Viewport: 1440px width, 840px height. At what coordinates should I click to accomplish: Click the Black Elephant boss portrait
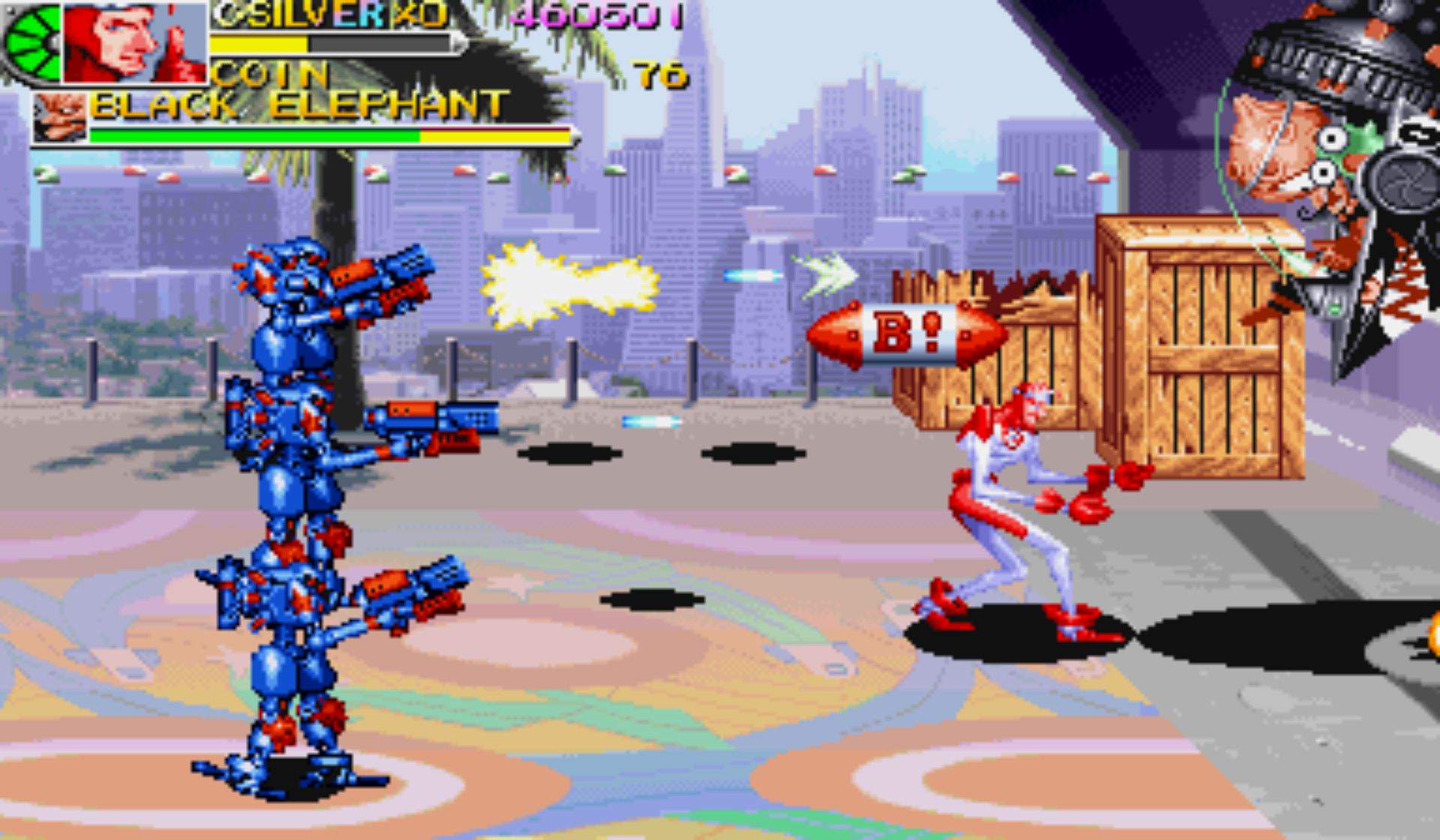[x=59, y=118]
